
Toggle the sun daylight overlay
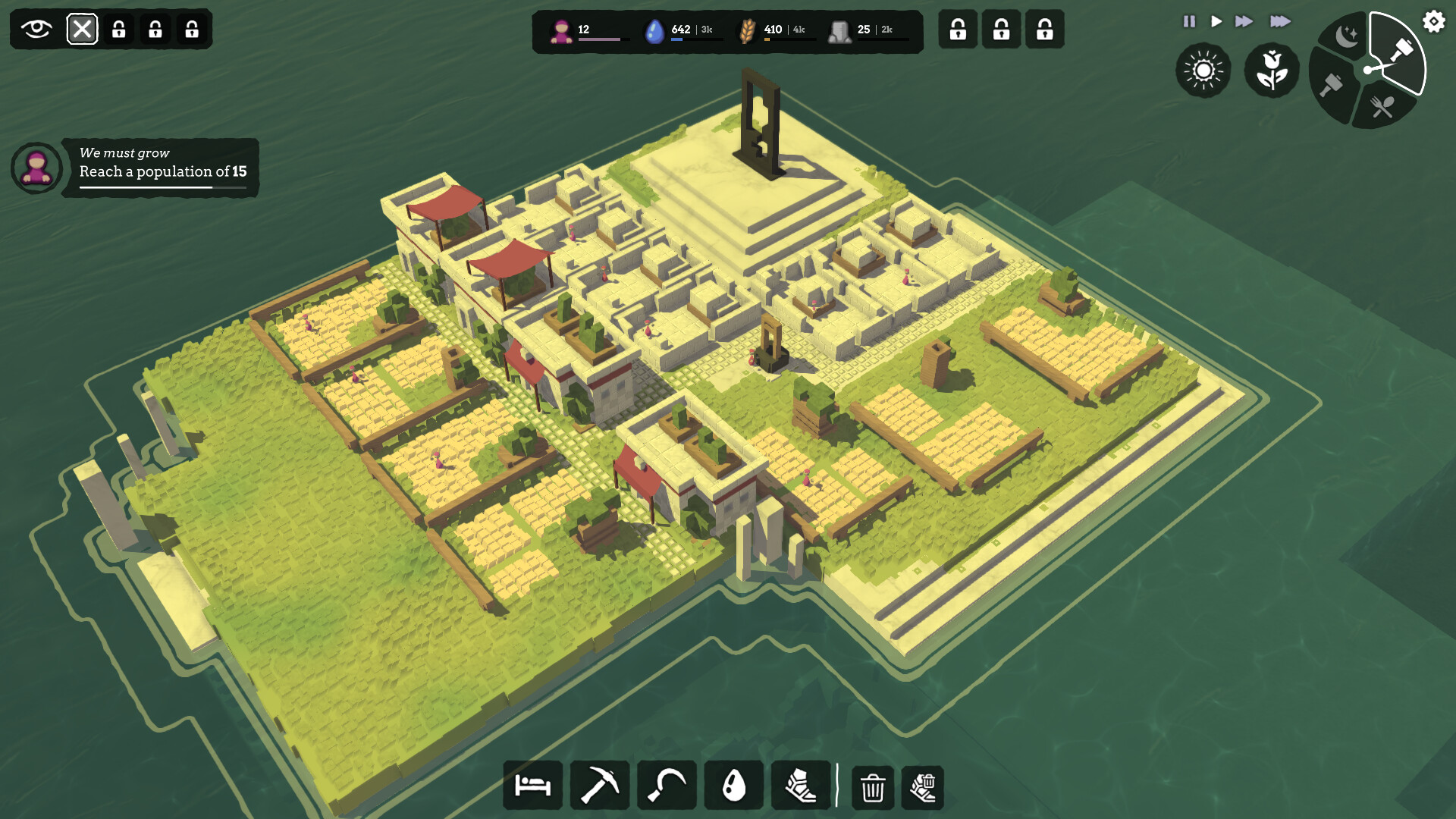click(x=1203, y=71)
